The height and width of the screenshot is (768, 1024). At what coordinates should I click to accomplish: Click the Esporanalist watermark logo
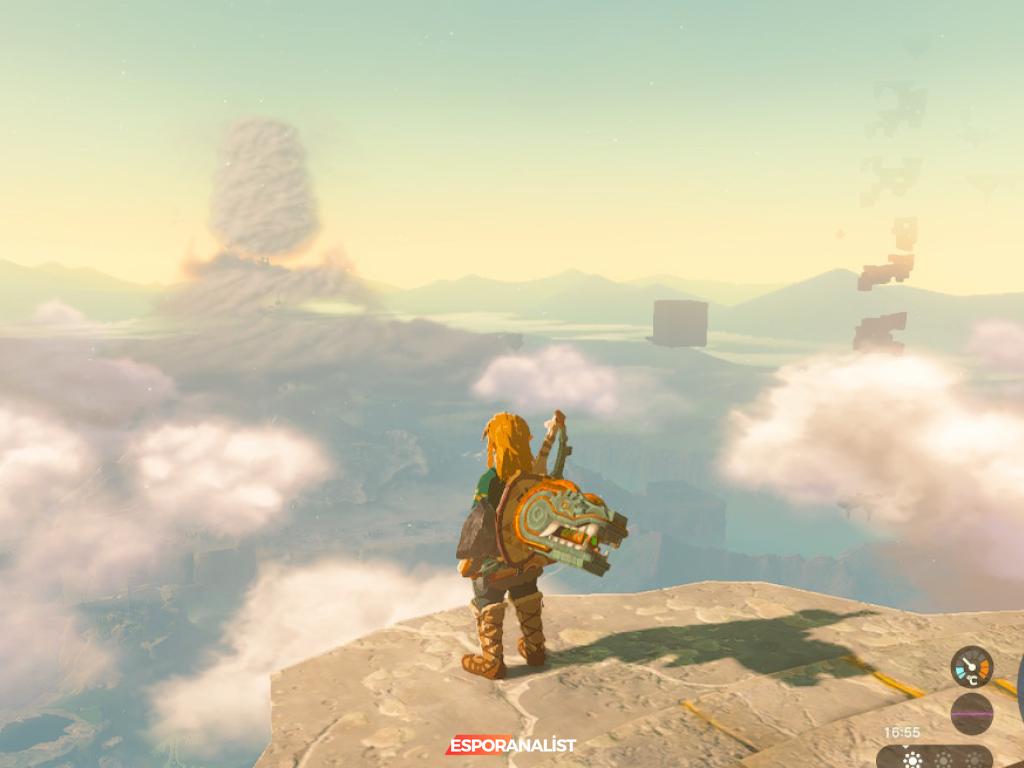[510, 745]
